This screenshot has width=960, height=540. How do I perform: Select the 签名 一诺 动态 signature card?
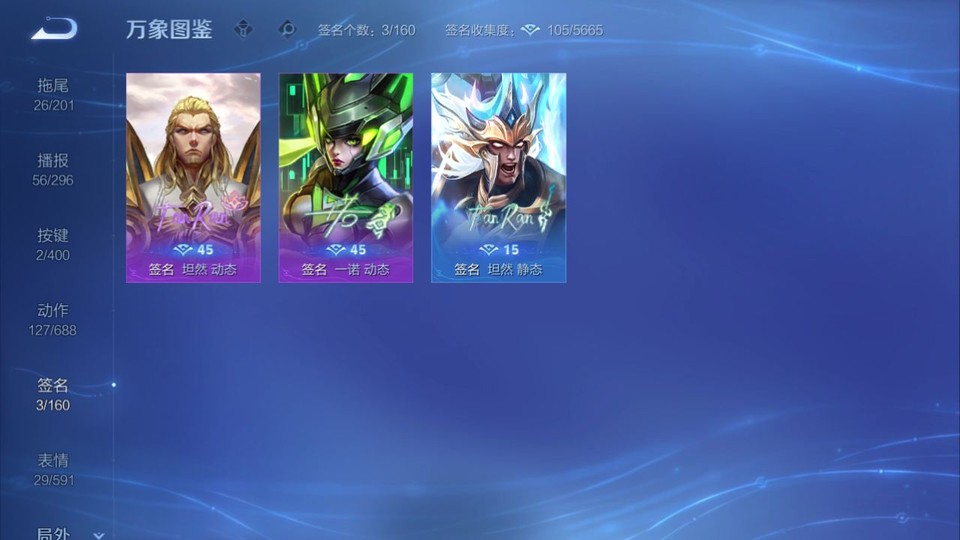pos(346,177)
